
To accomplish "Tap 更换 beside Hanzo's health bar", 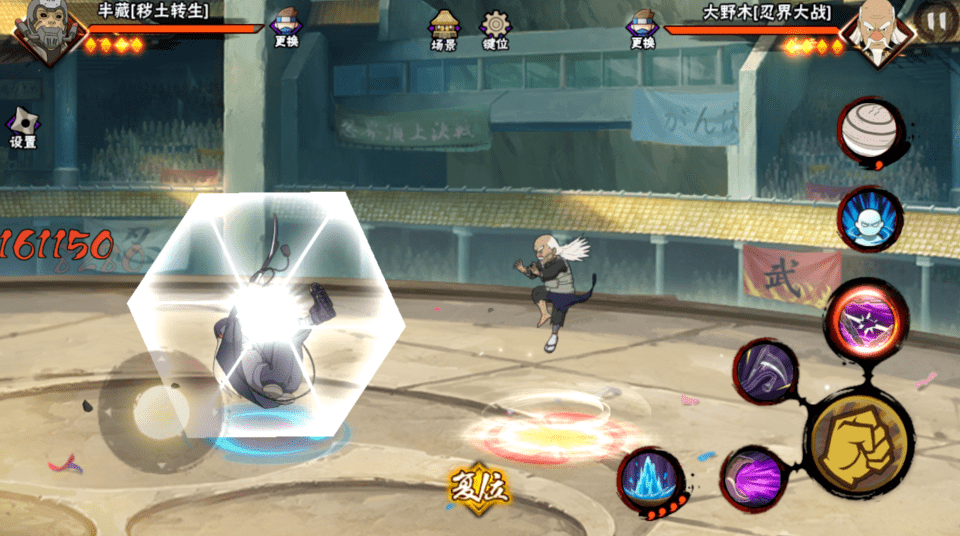I will (286, 28).
